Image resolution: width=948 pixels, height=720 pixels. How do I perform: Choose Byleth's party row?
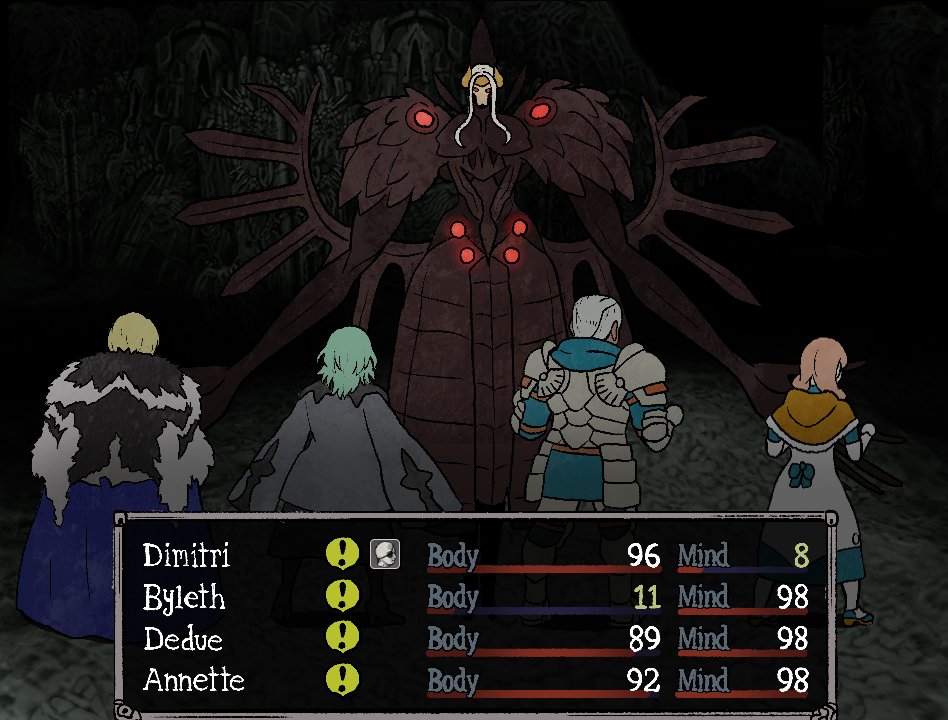click(x=184, y=598)
